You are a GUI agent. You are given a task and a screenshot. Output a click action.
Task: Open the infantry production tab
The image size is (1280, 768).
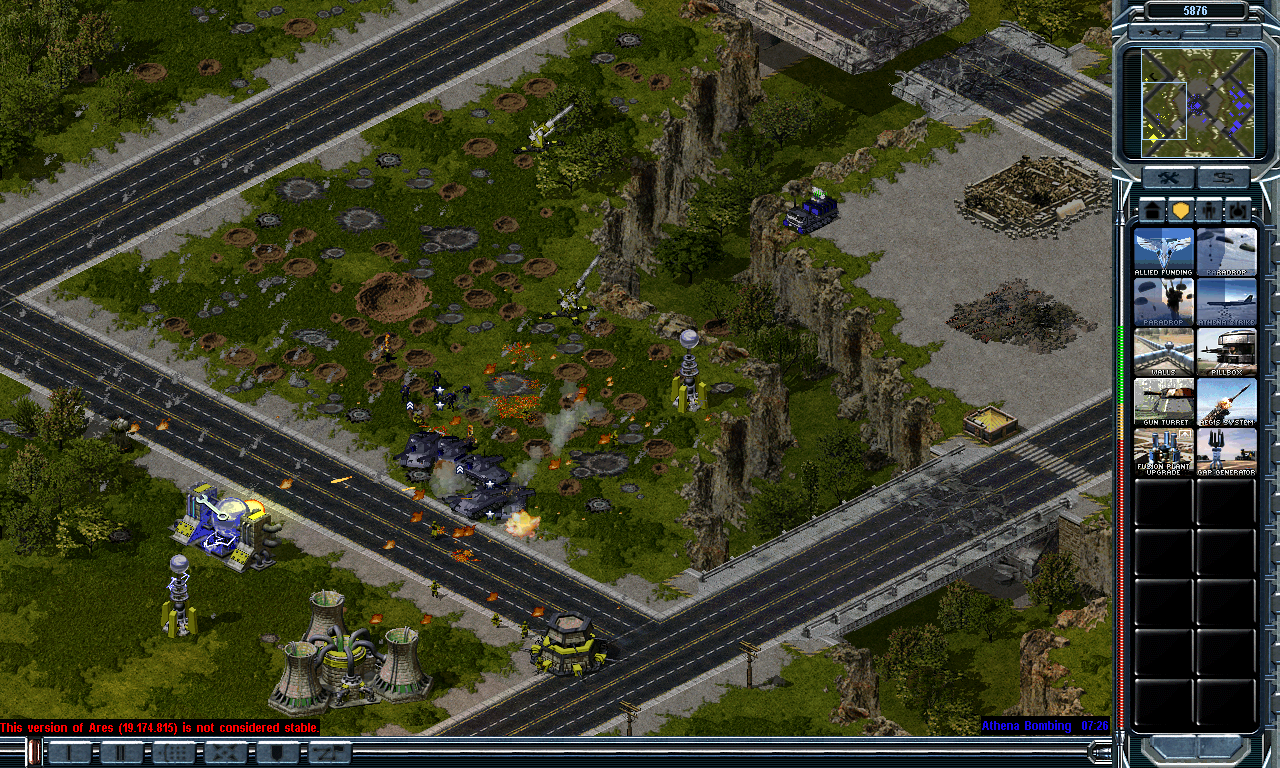(x=1210, y=211)
